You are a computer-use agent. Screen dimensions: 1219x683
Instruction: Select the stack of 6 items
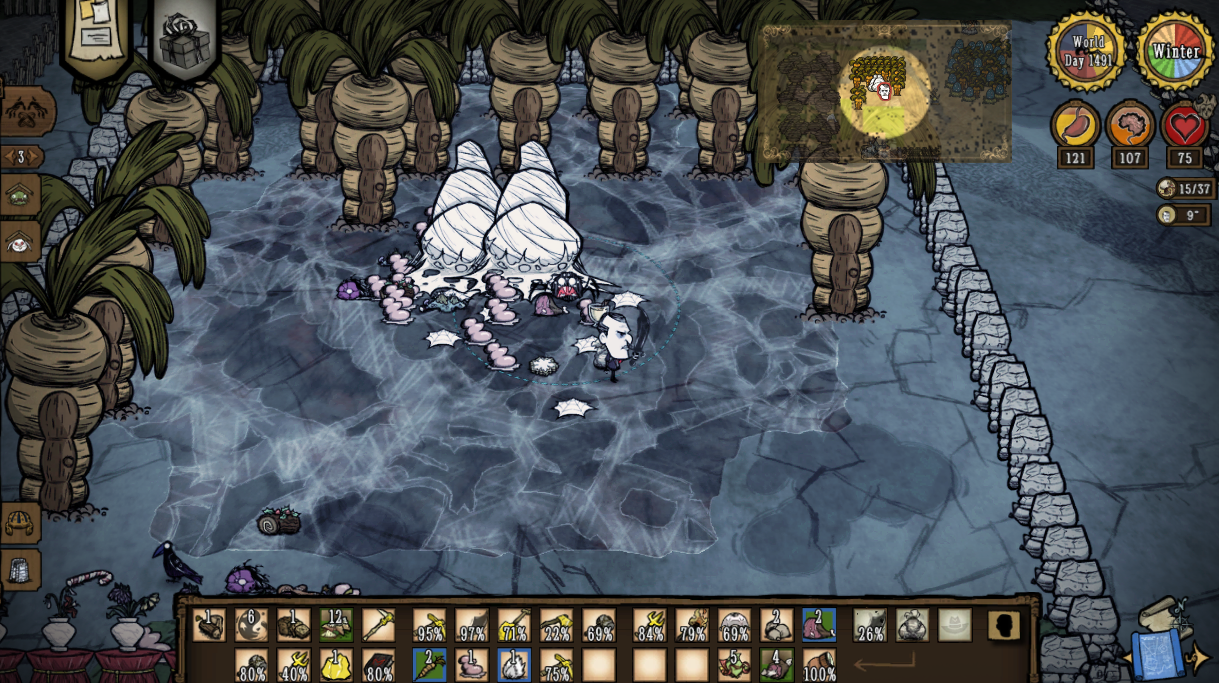pyautogui.click(x=251, y=625)
